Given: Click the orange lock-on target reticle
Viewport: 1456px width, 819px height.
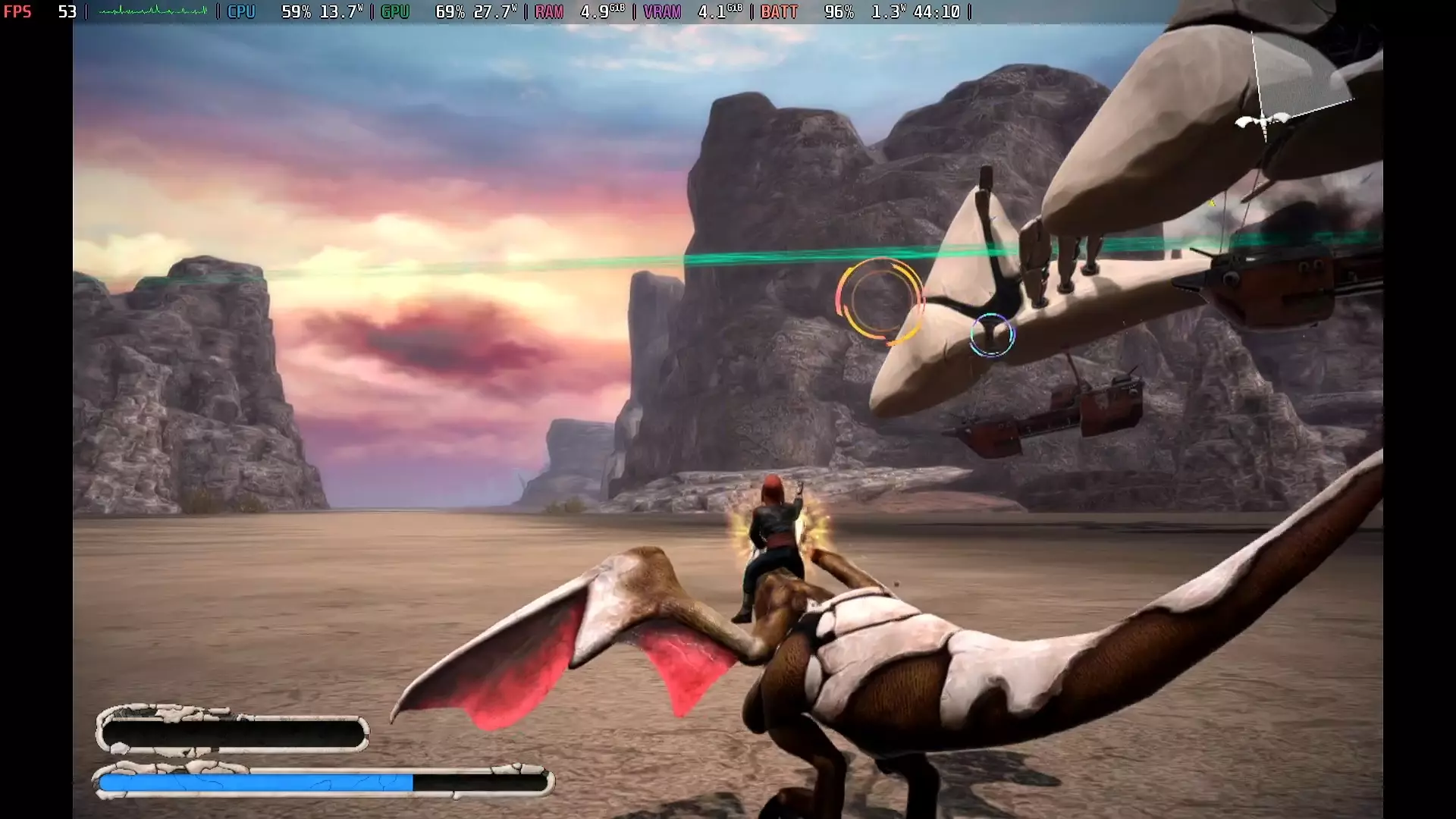Looking at the screenshot, I should pos(880,301).
